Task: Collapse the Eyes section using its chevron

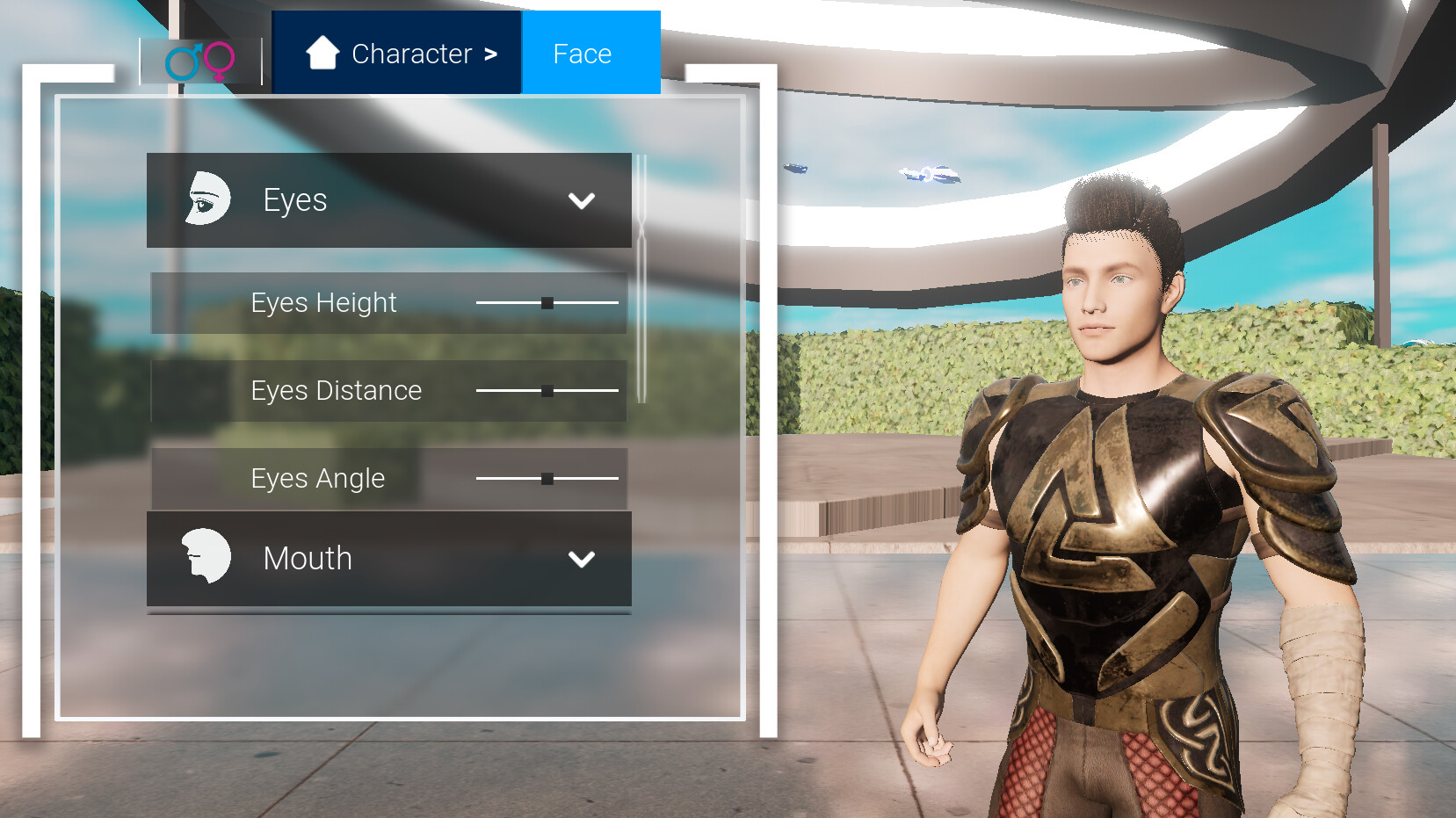Action: click(x=580, y=201)
